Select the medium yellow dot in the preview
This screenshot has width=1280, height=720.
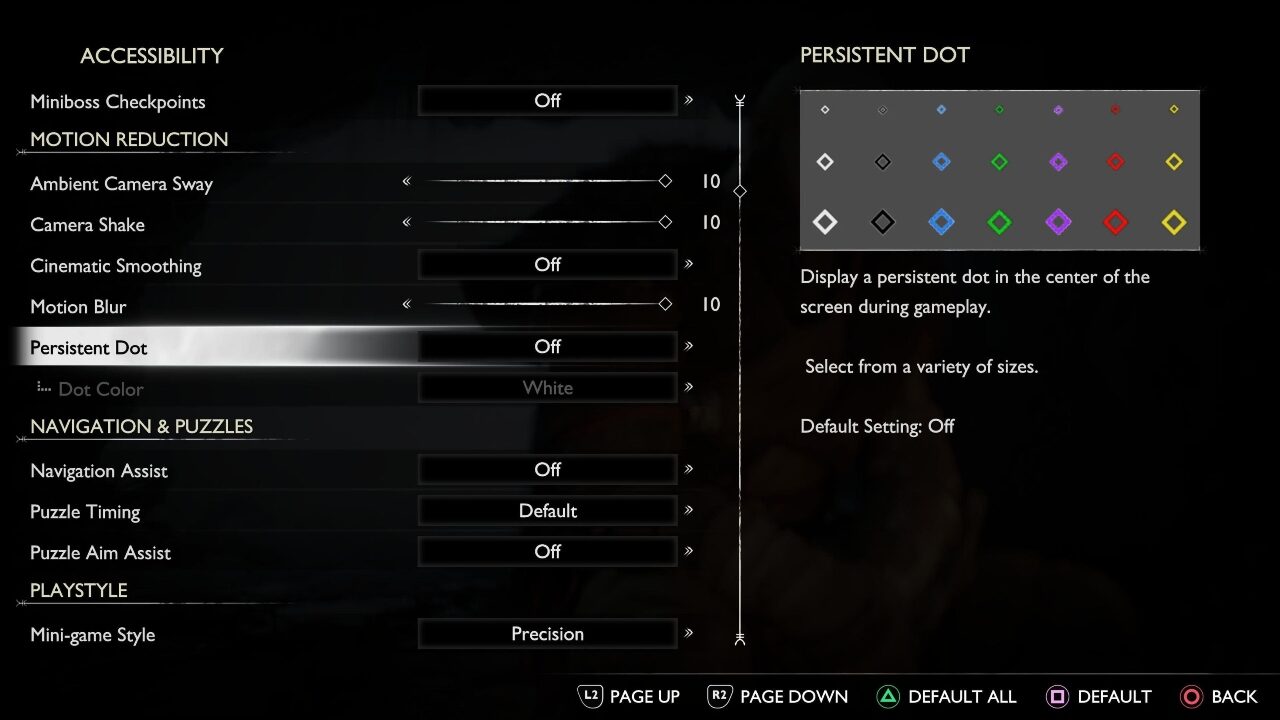(x=1173, y=161)
